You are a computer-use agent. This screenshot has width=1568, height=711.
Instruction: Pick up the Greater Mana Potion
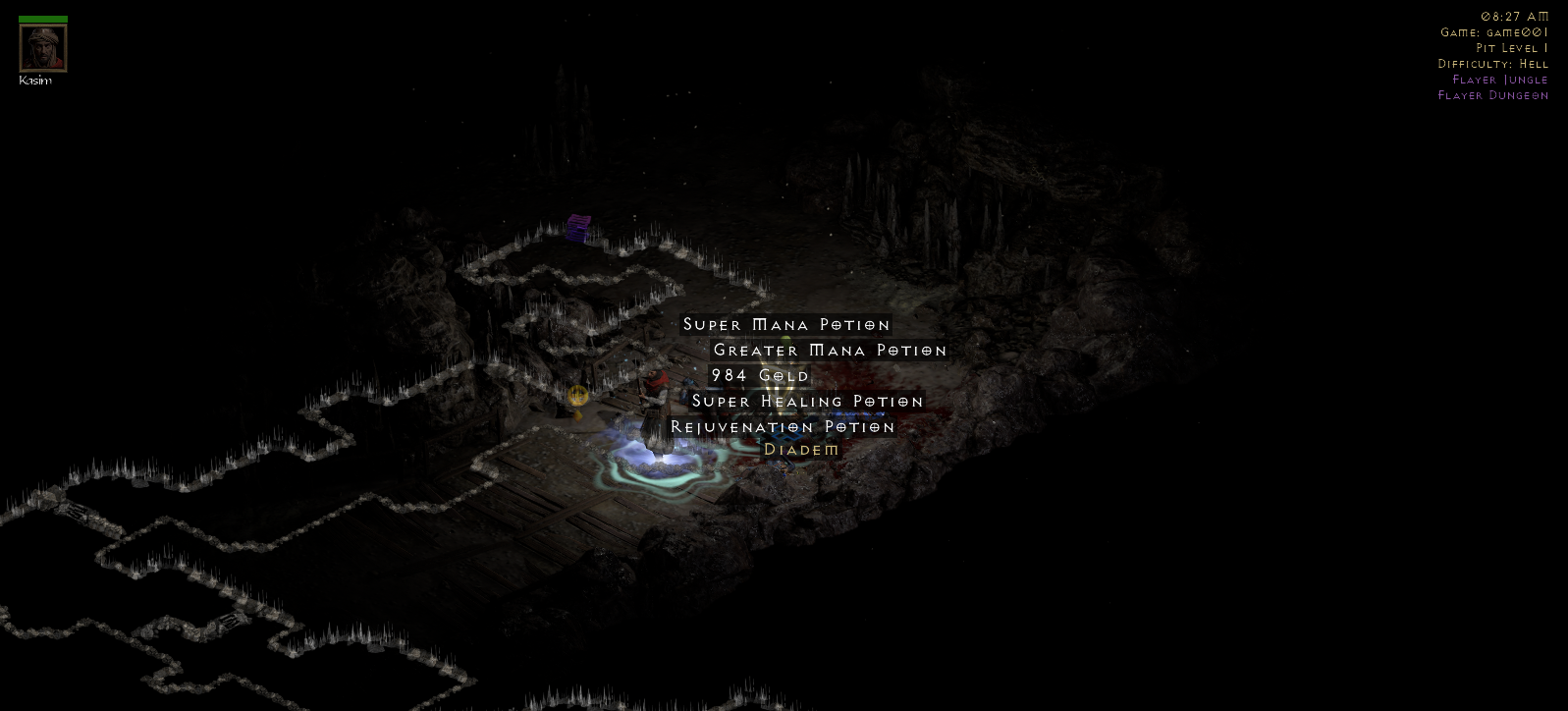(830, 350)
